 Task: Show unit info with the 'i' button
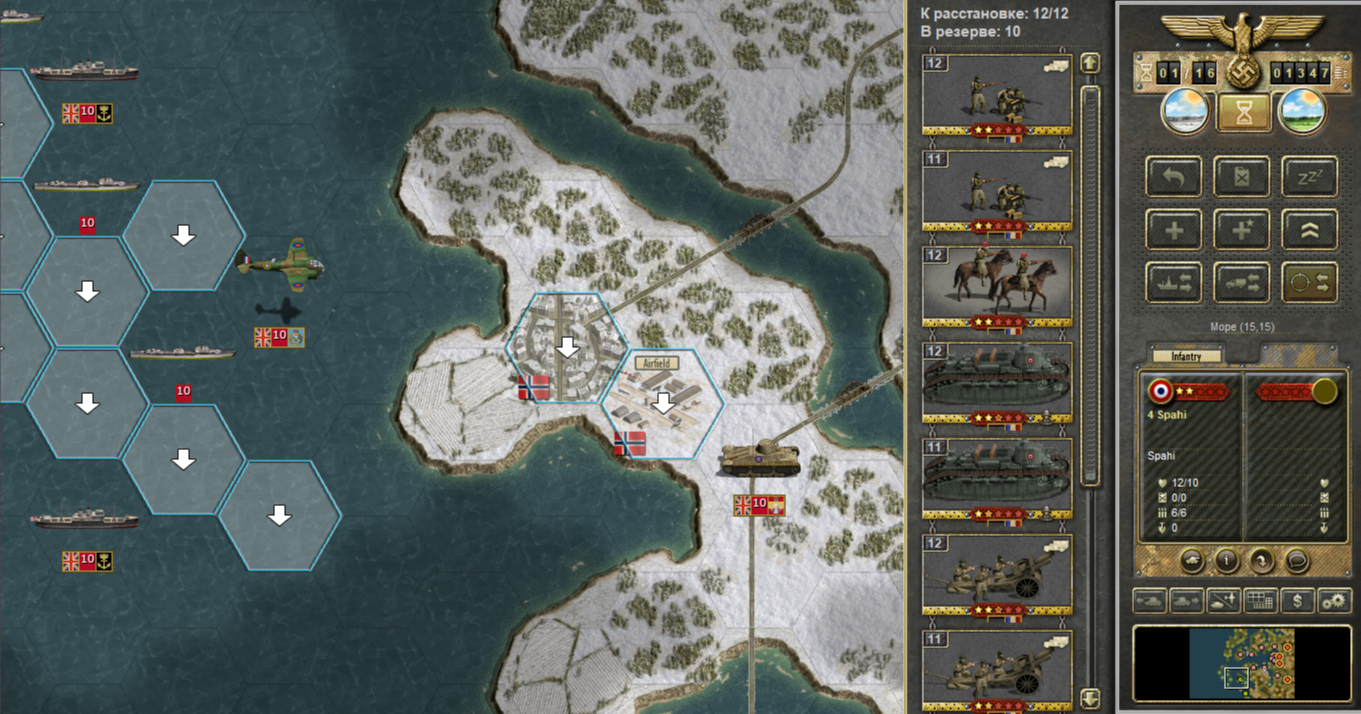point(1227,560)
